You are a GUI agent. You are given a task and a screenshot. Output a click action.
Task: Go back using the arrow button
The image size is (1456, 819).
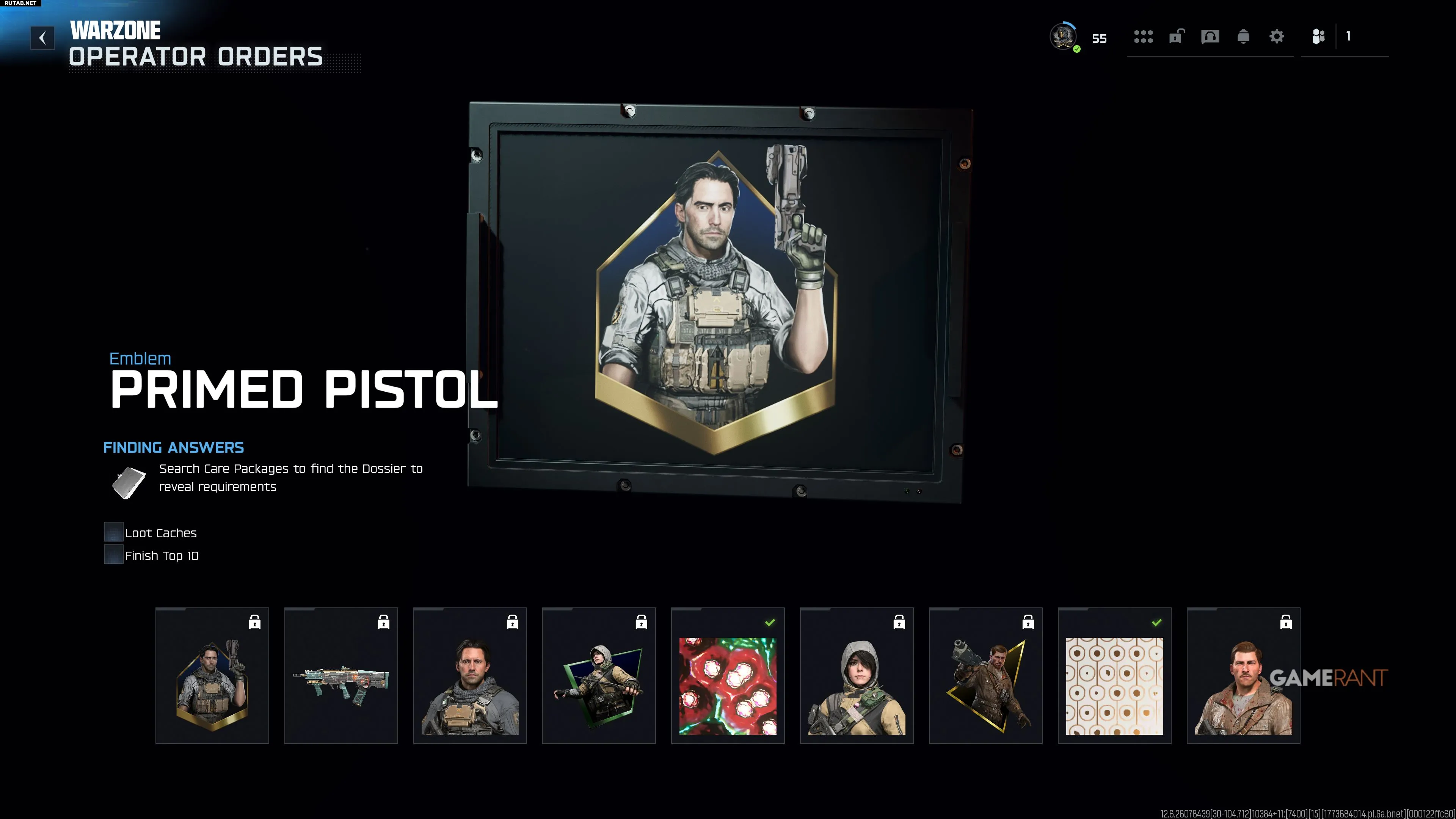point(42,38)
